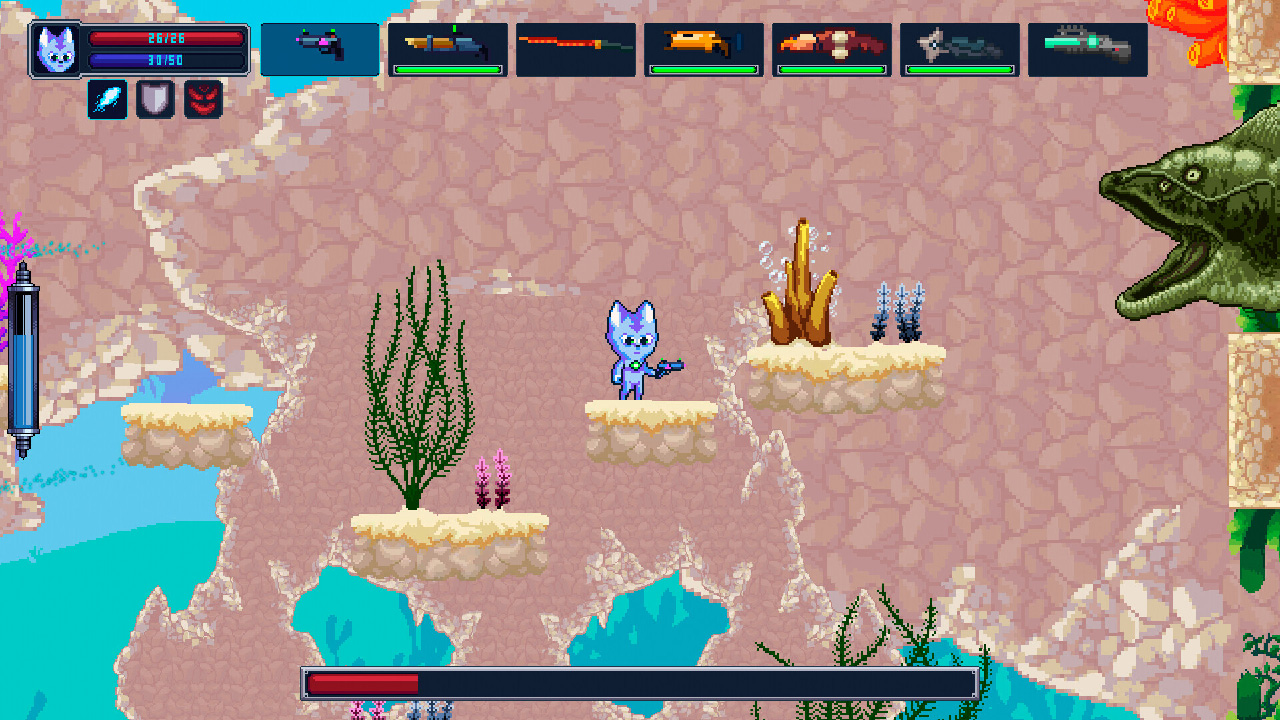Image resolution: width=1280 pixels, height=720 pixels.
Task: Equip the gray shuriken launcher weapon slot
Action: (958, 44)
